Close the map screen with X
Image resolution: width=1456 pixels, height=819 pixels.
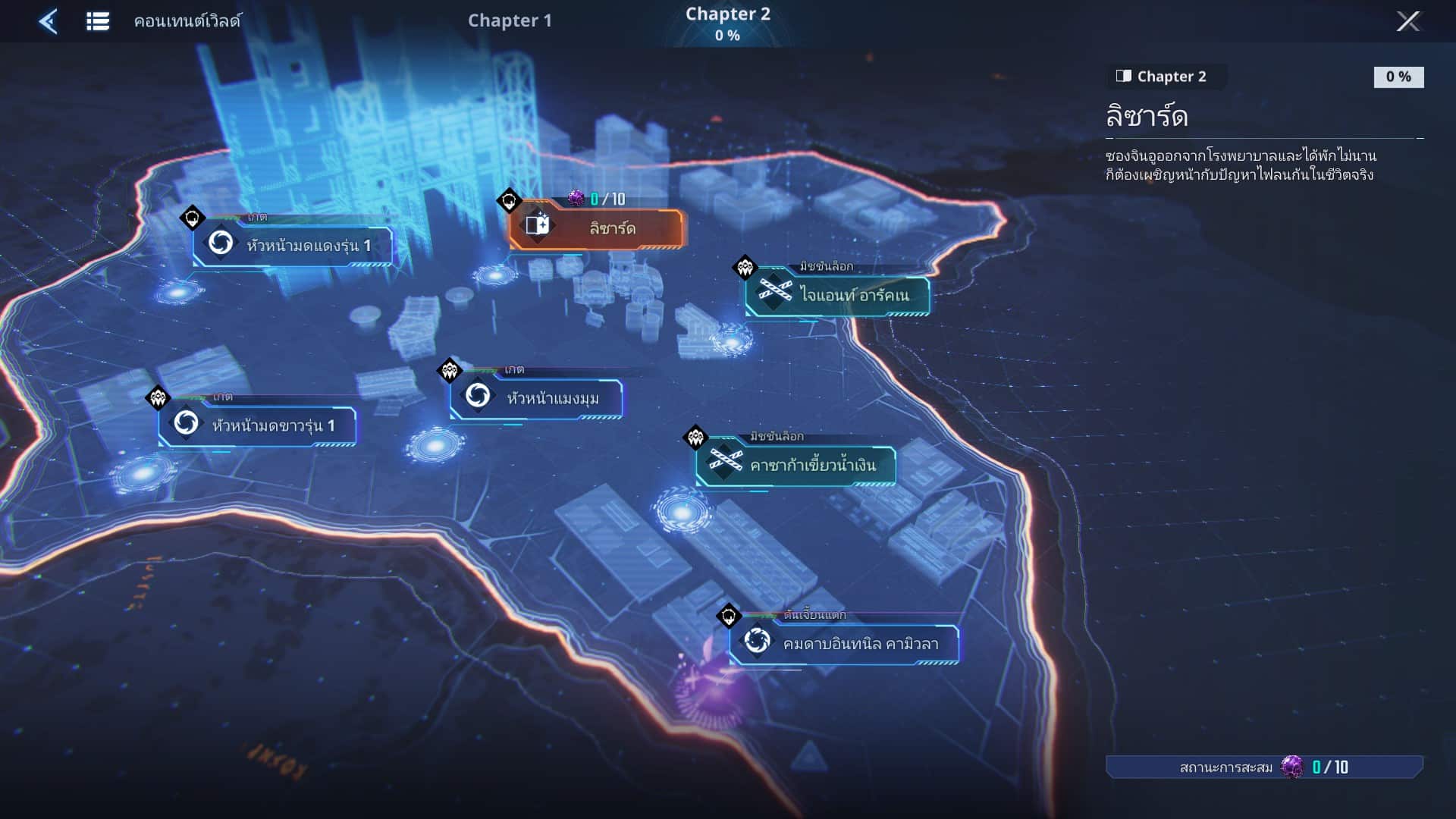pyautogui.click(x=1408, y=21)
